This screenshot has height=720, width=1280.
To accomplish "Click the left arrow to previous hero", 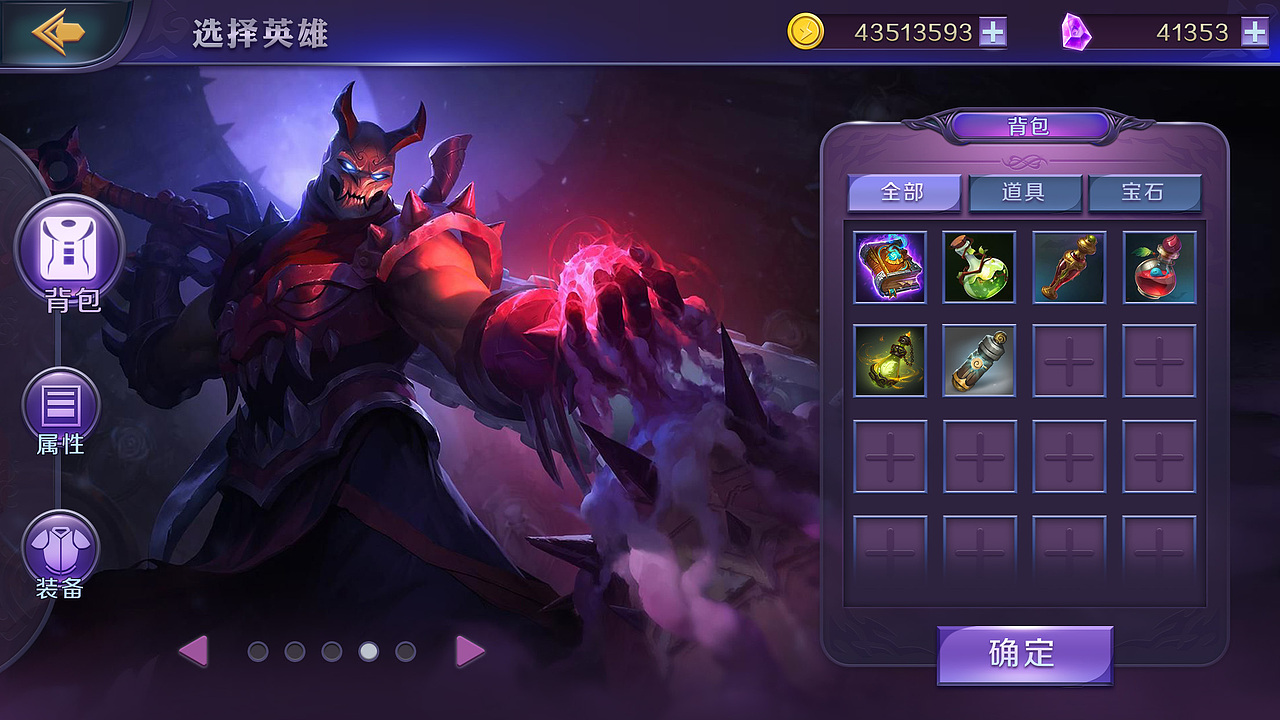I will pyautogui.click(x=196, y=650).
